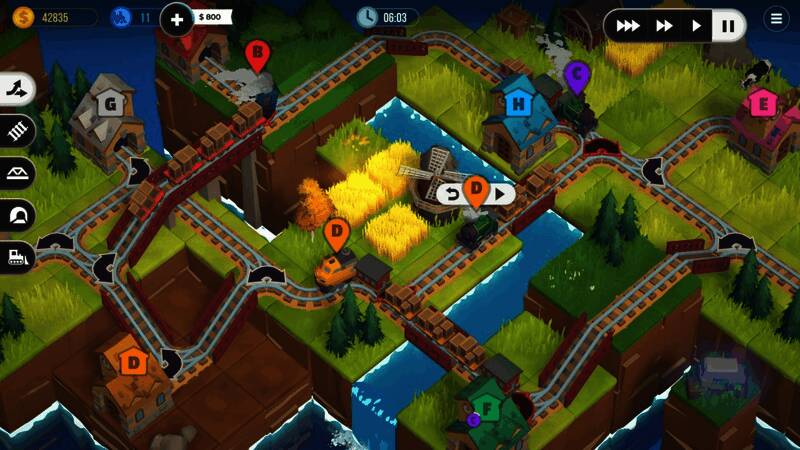Click the plus button beside the $800 tag

pyautogui.click(x=177, y=18)
